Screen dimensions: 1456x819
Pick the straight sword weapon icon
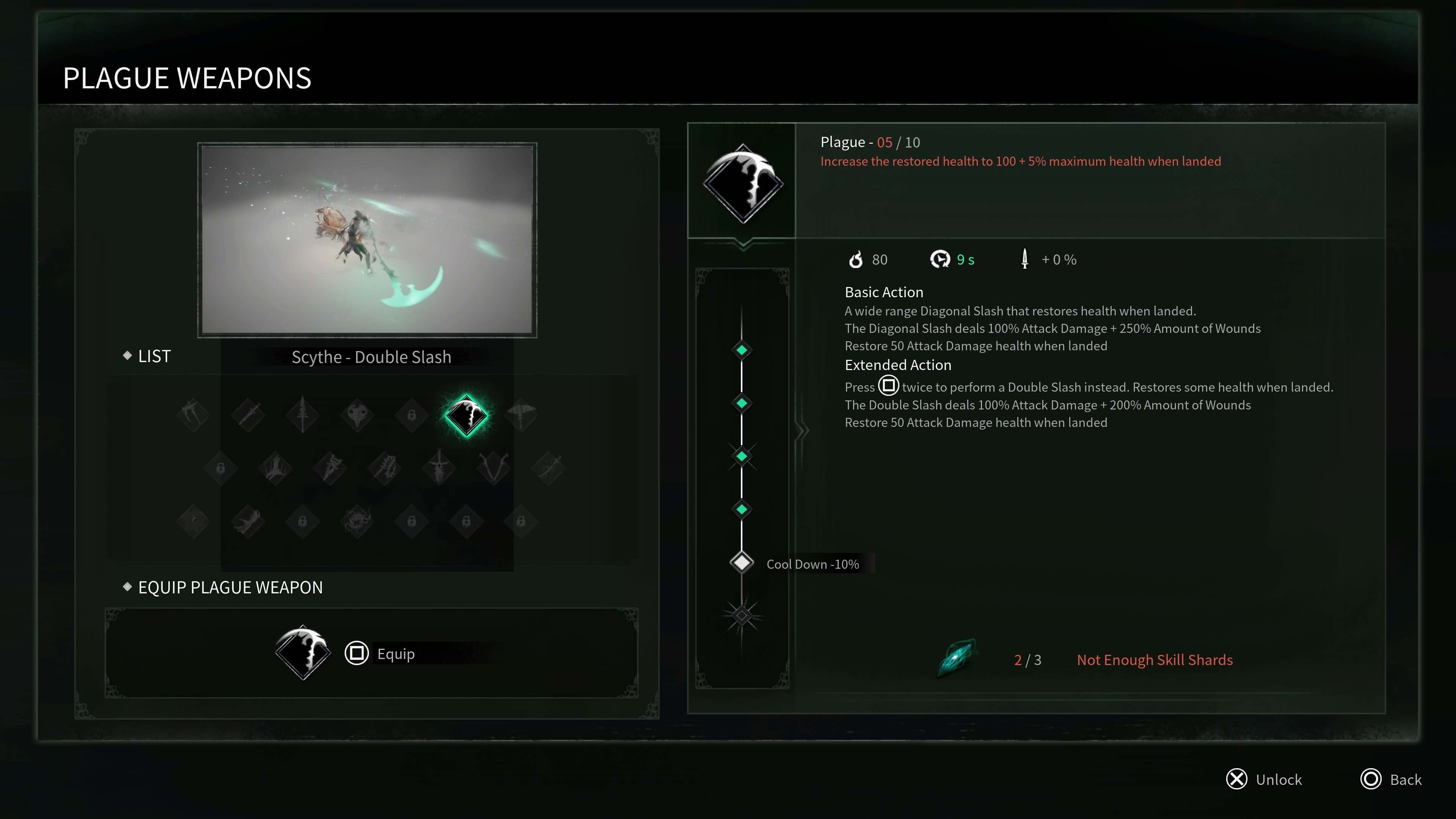pos(248,416)
